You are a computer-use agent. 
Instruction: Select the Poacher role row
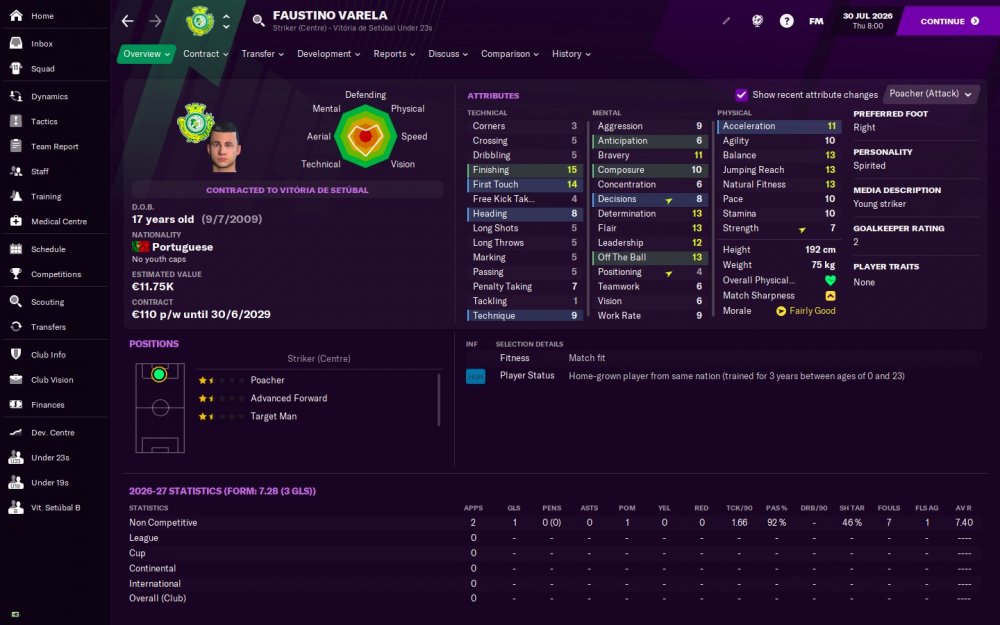[x=267, y=380]
